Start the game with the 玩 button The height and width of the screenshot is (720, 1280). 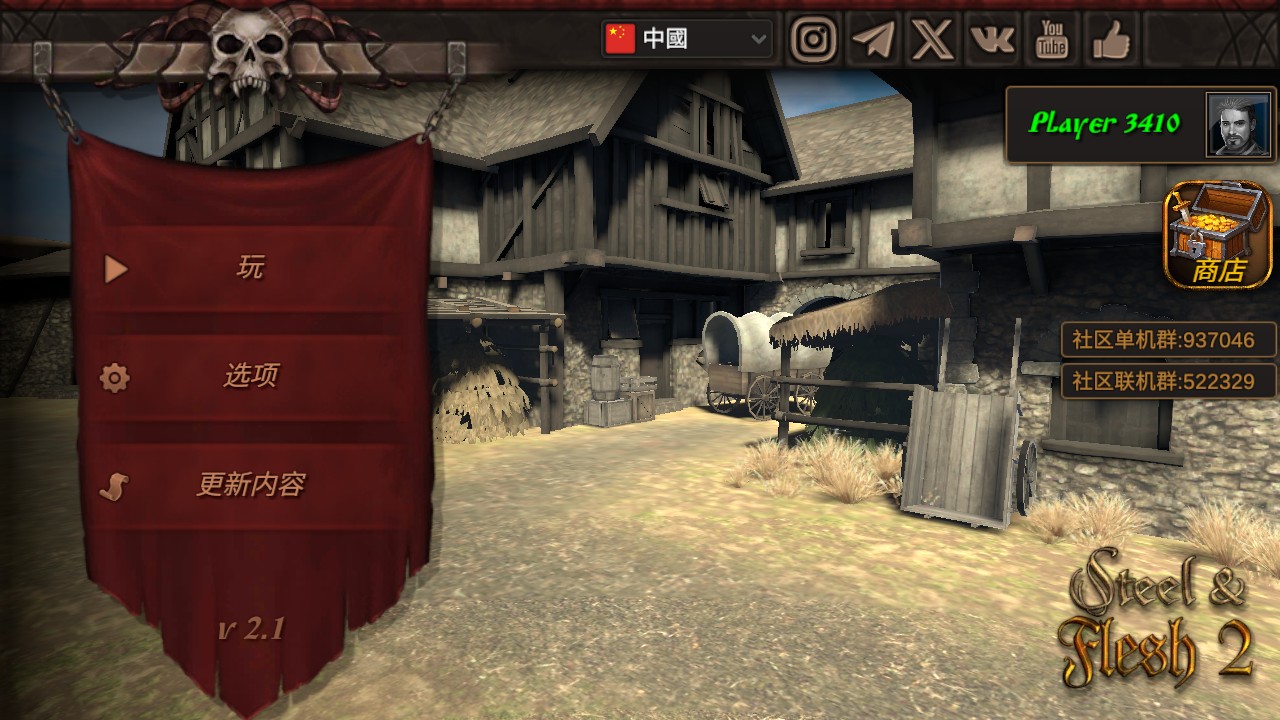tap(250, 268)
